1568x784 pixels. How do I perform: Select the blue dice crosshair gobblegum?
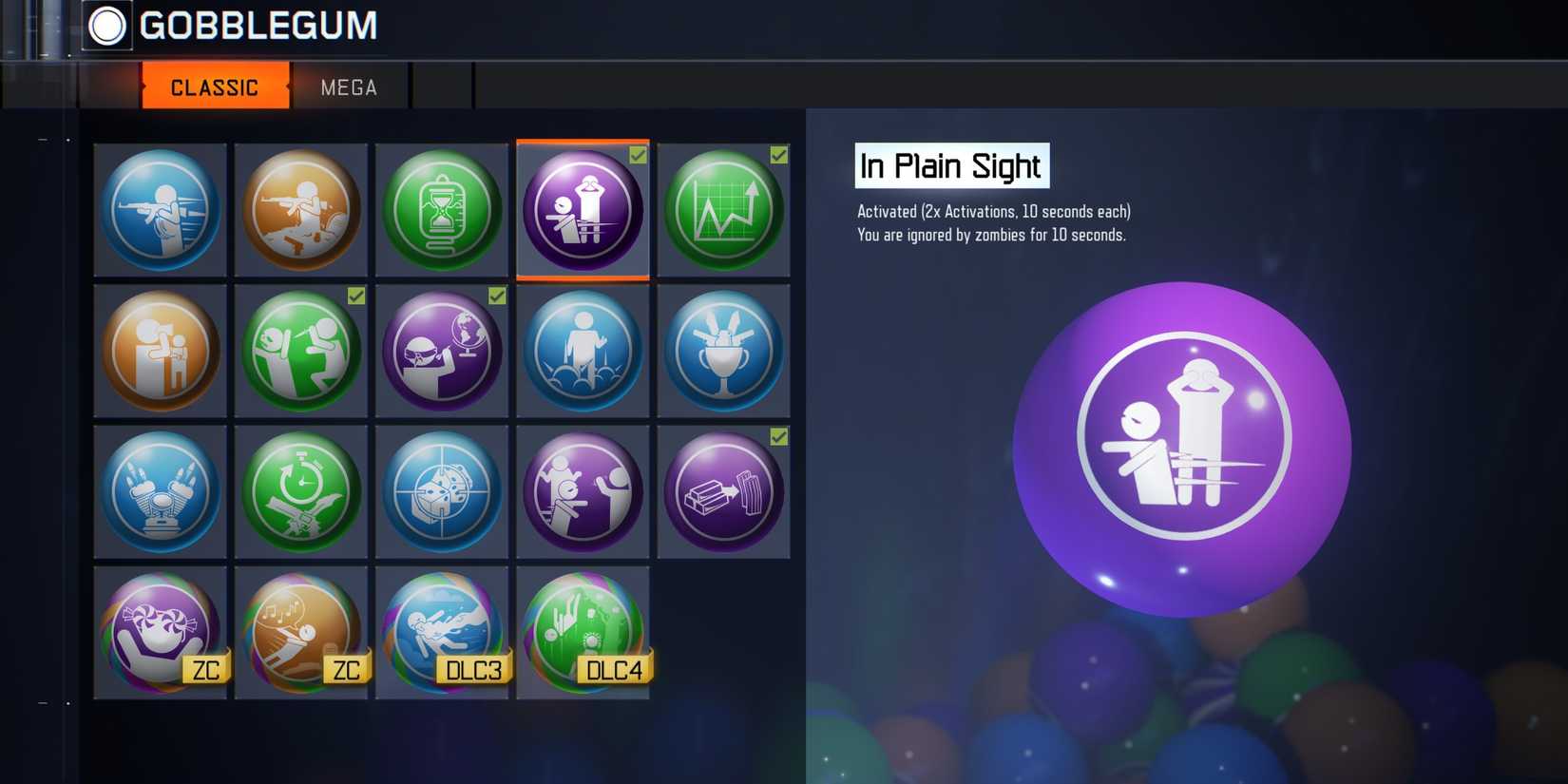(x=442, y=492)
